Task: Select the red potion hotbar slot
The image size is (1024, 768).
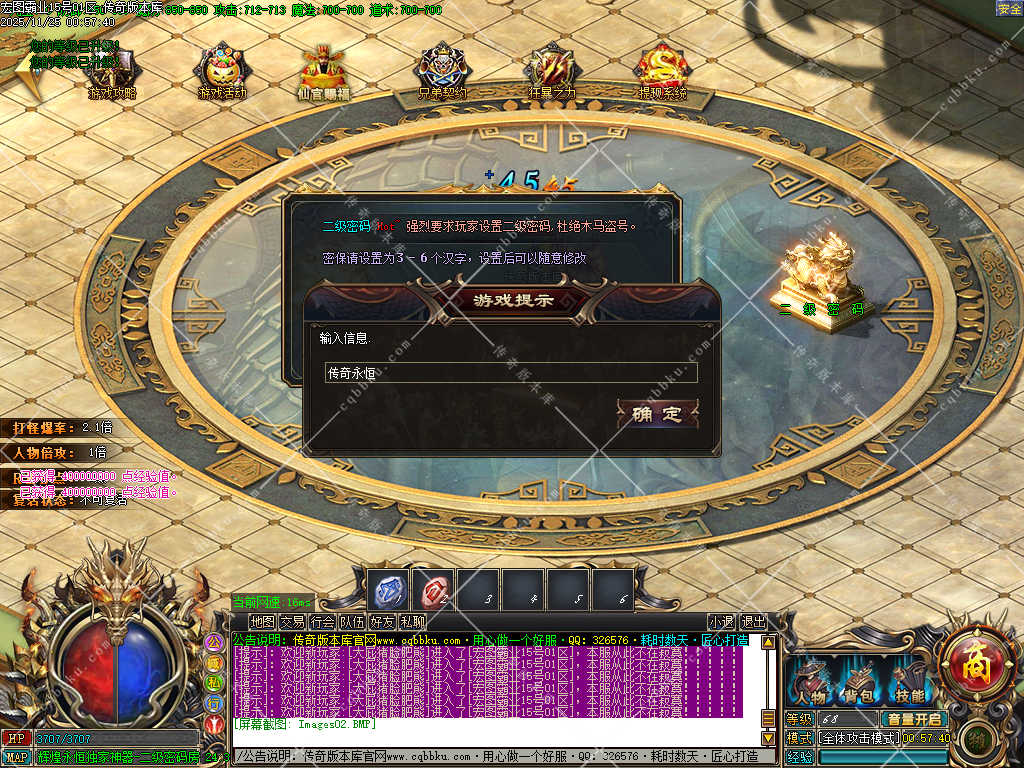Action: click(x=434, y=591)
